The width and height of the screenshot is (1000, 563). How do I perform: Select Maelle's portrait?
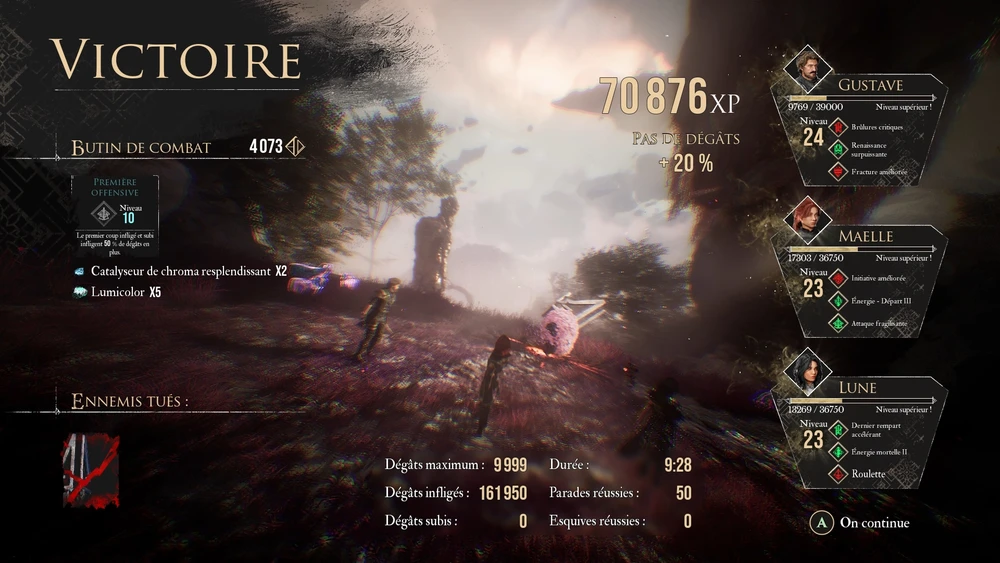click(x=807, y=218)
